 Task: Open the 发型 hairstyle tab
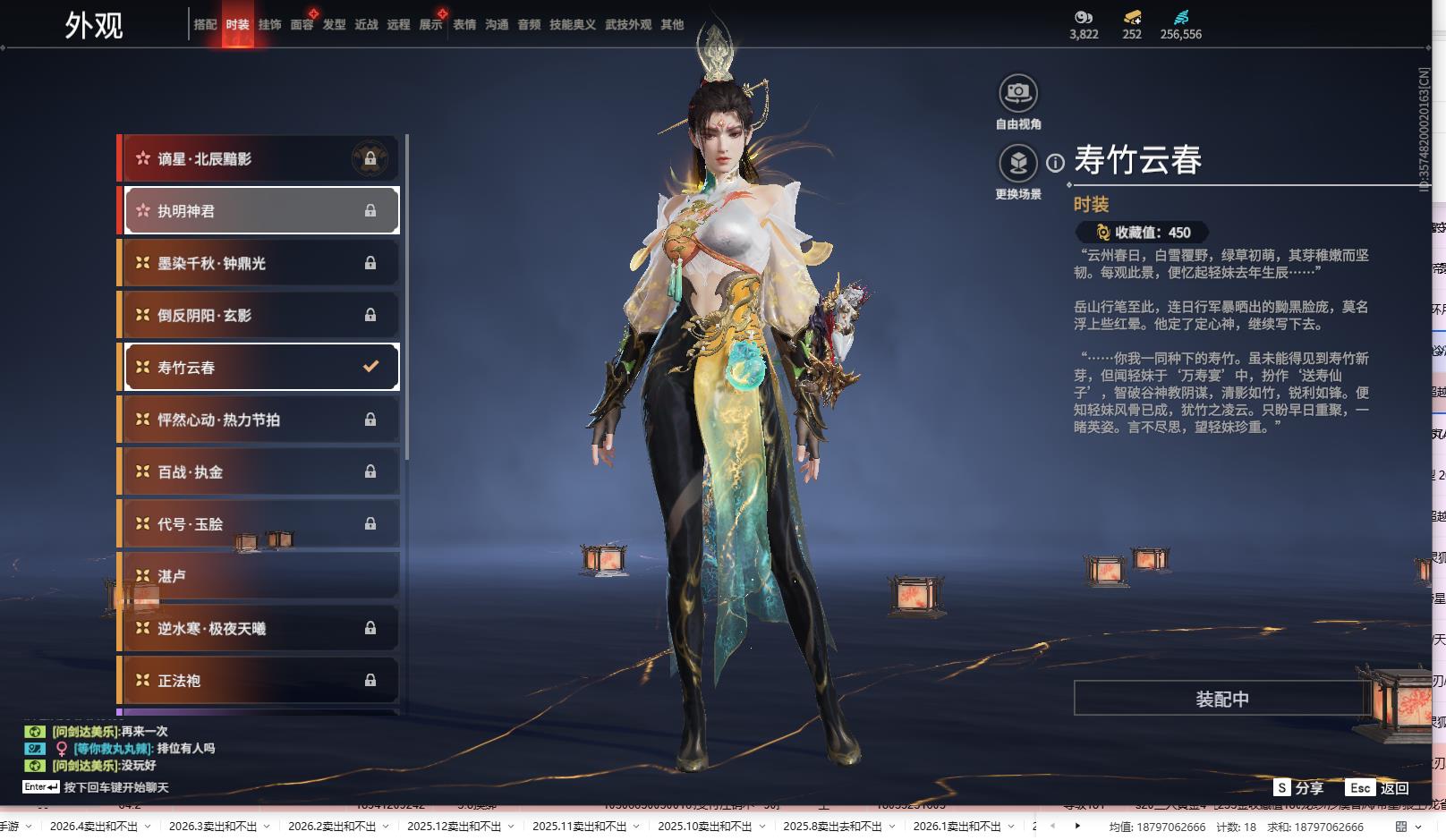point(335,25)
